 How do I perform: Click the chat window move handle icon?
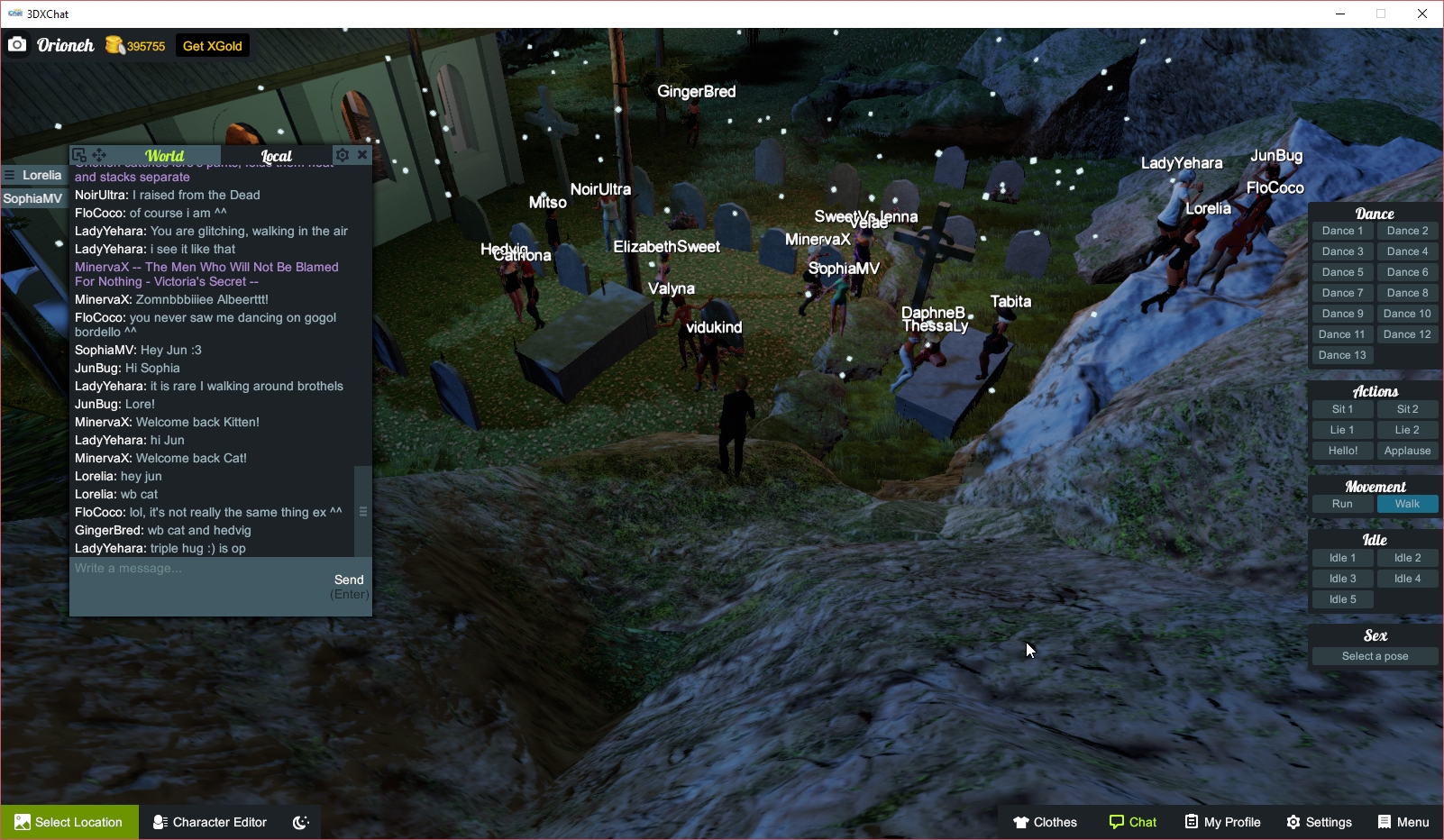tap(99, 154)
